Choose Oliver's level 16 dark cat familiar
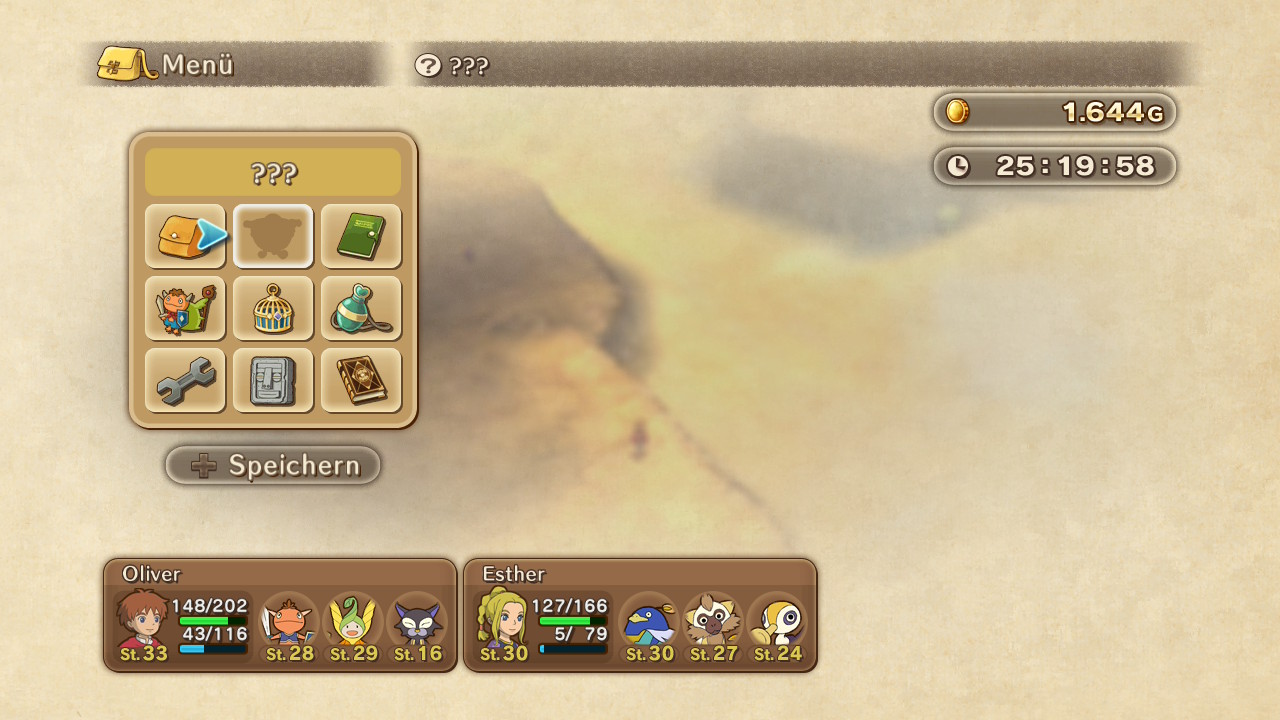The width and height of the screenshot is (1280, 720). pyautogui.click(x=417, y=622)
